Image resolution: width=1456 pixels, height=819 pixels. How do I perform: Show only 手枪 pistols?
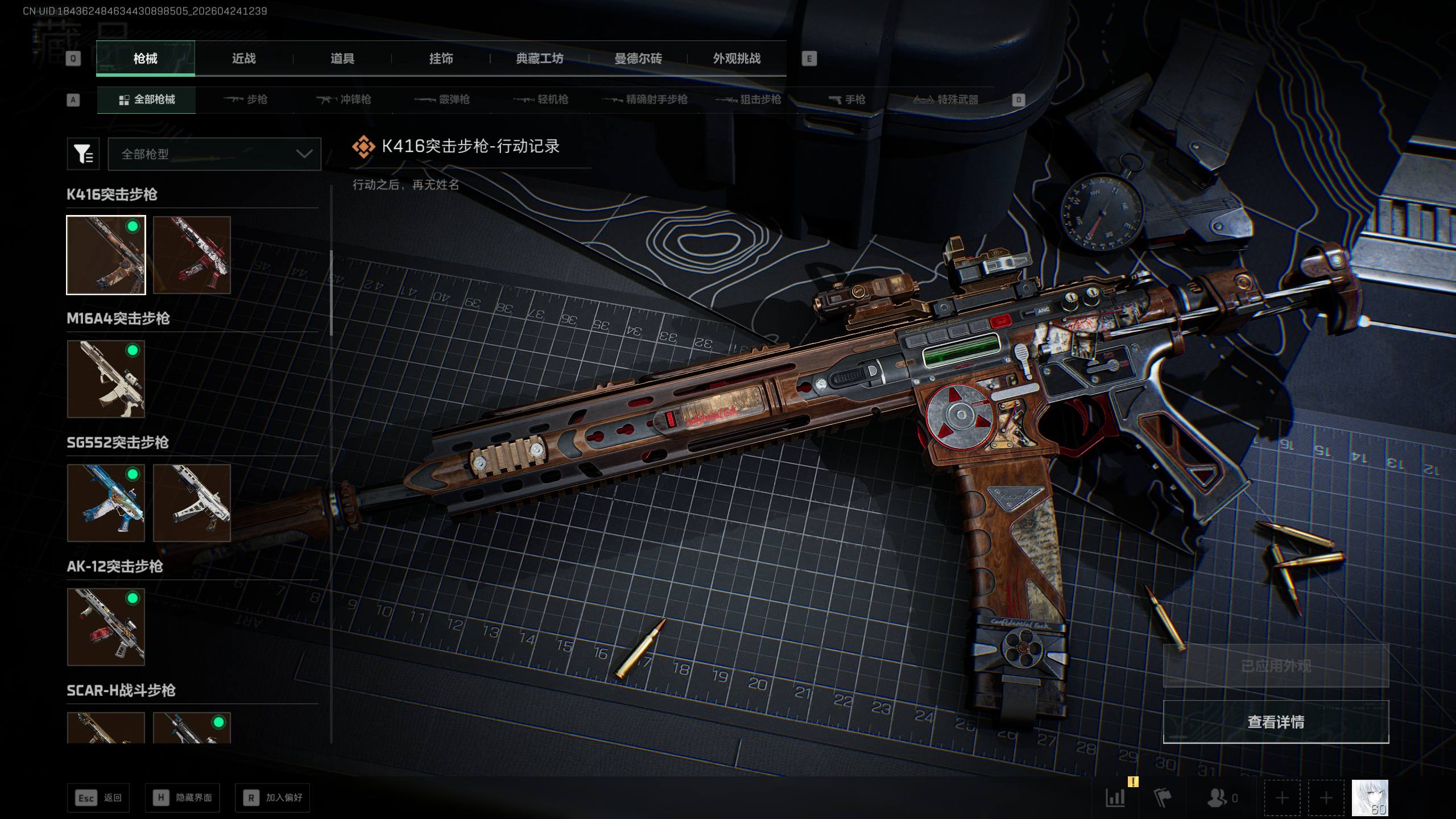click(x=847, y=100)
